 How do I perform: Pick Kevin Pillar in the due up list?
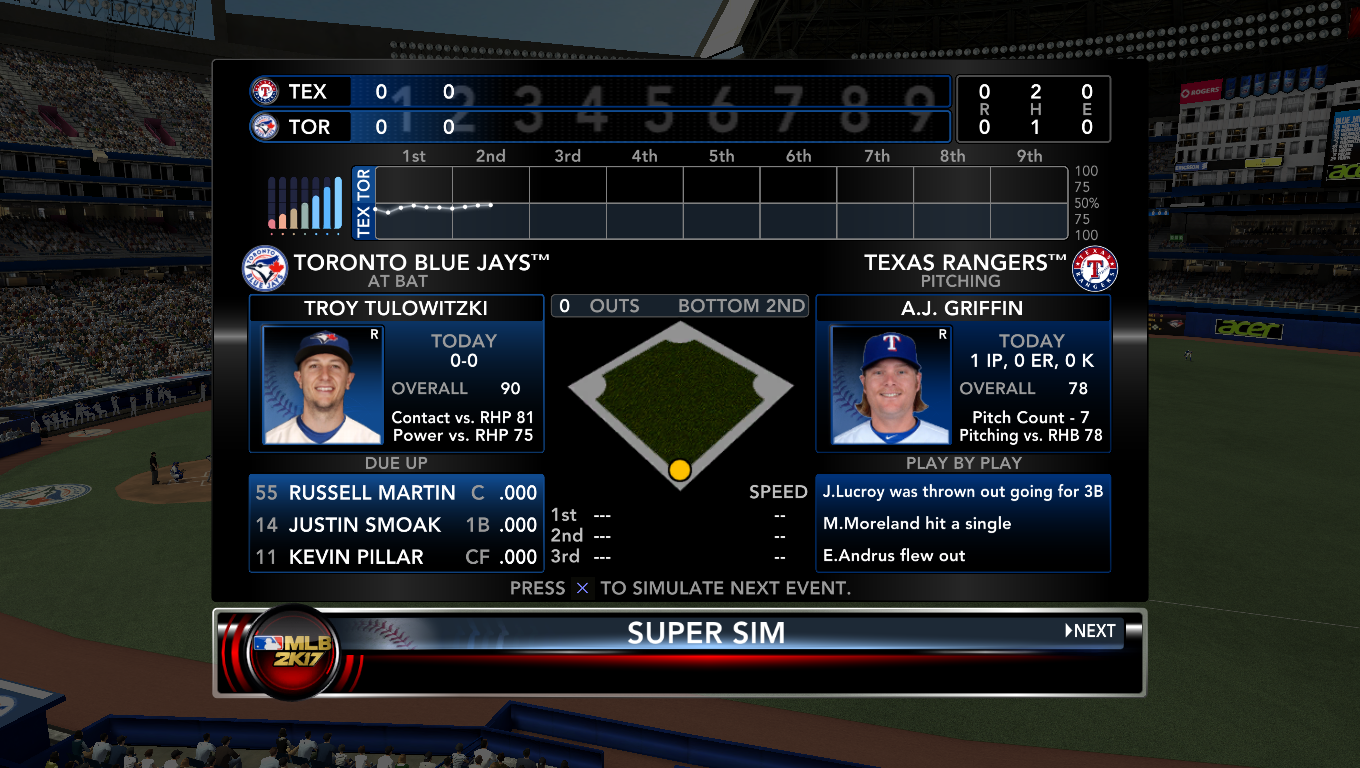pos(396,556)
